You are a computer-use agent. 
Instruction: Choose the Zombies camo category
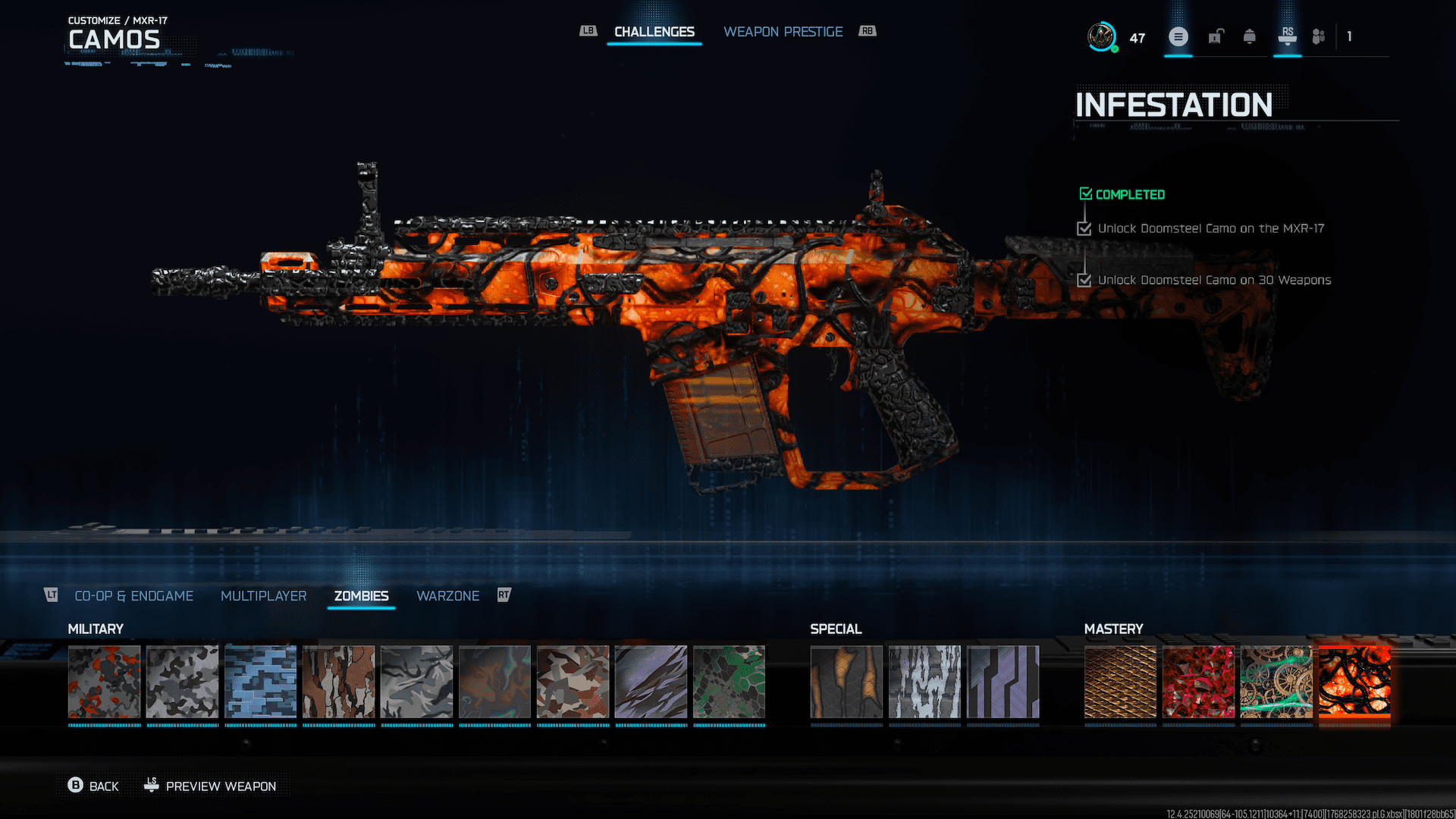tap(361, 596)
